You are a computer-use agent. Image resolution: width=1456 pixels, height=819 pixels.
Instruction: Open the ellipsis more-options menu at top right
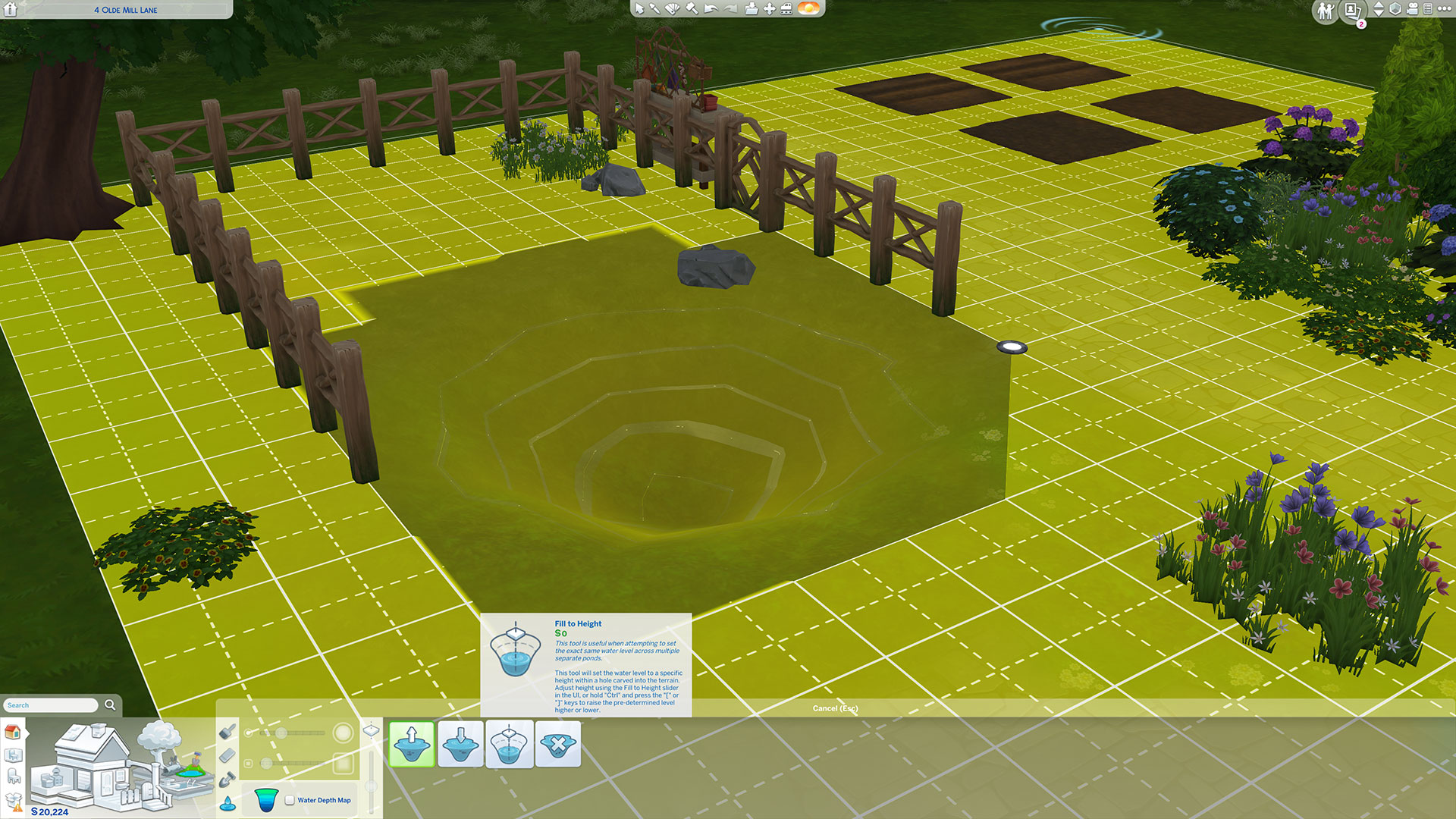tap(1445, 9)
